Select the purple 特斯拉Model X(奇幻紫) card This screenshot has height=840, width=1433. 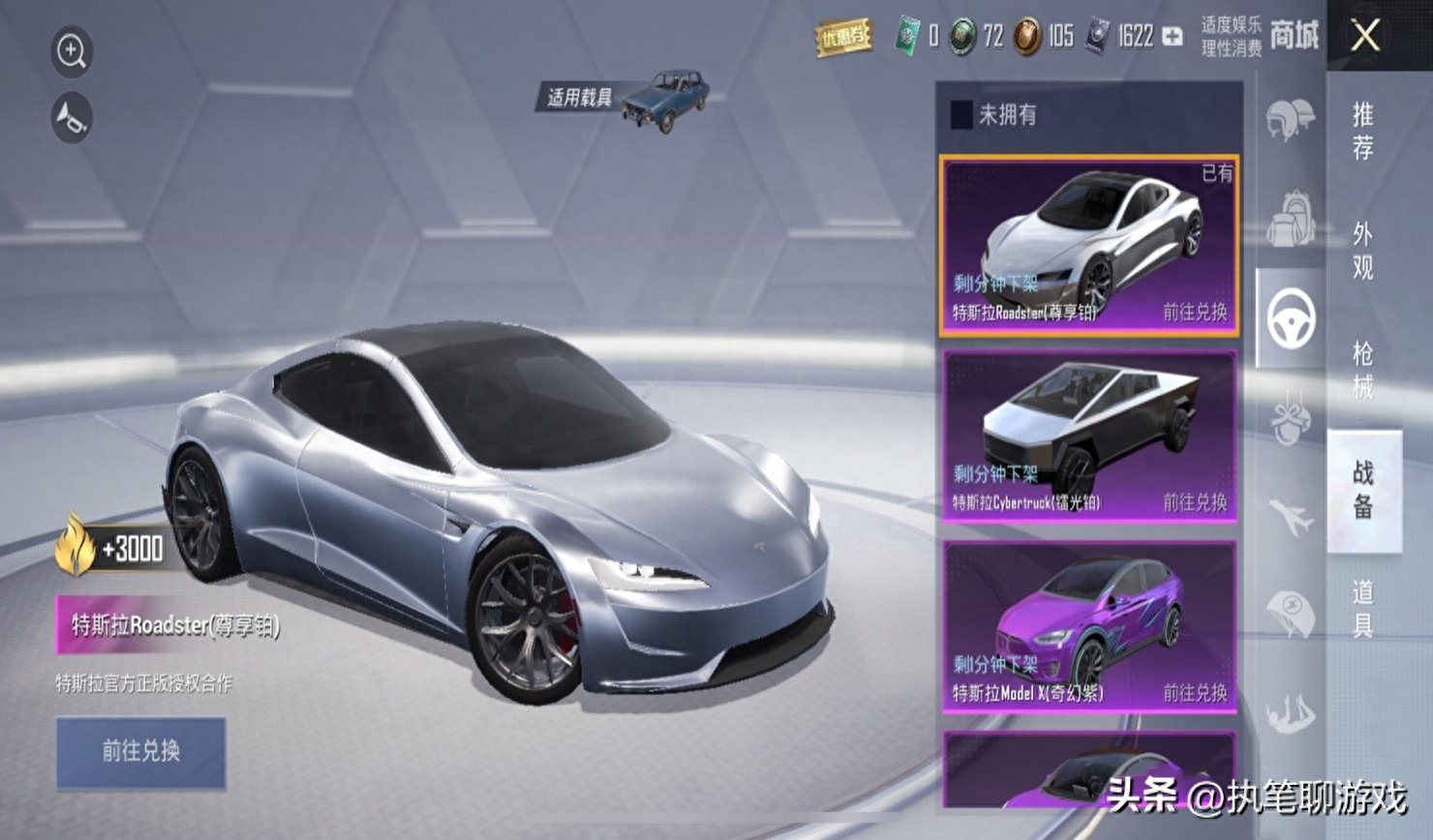[x=1088, y=627]
